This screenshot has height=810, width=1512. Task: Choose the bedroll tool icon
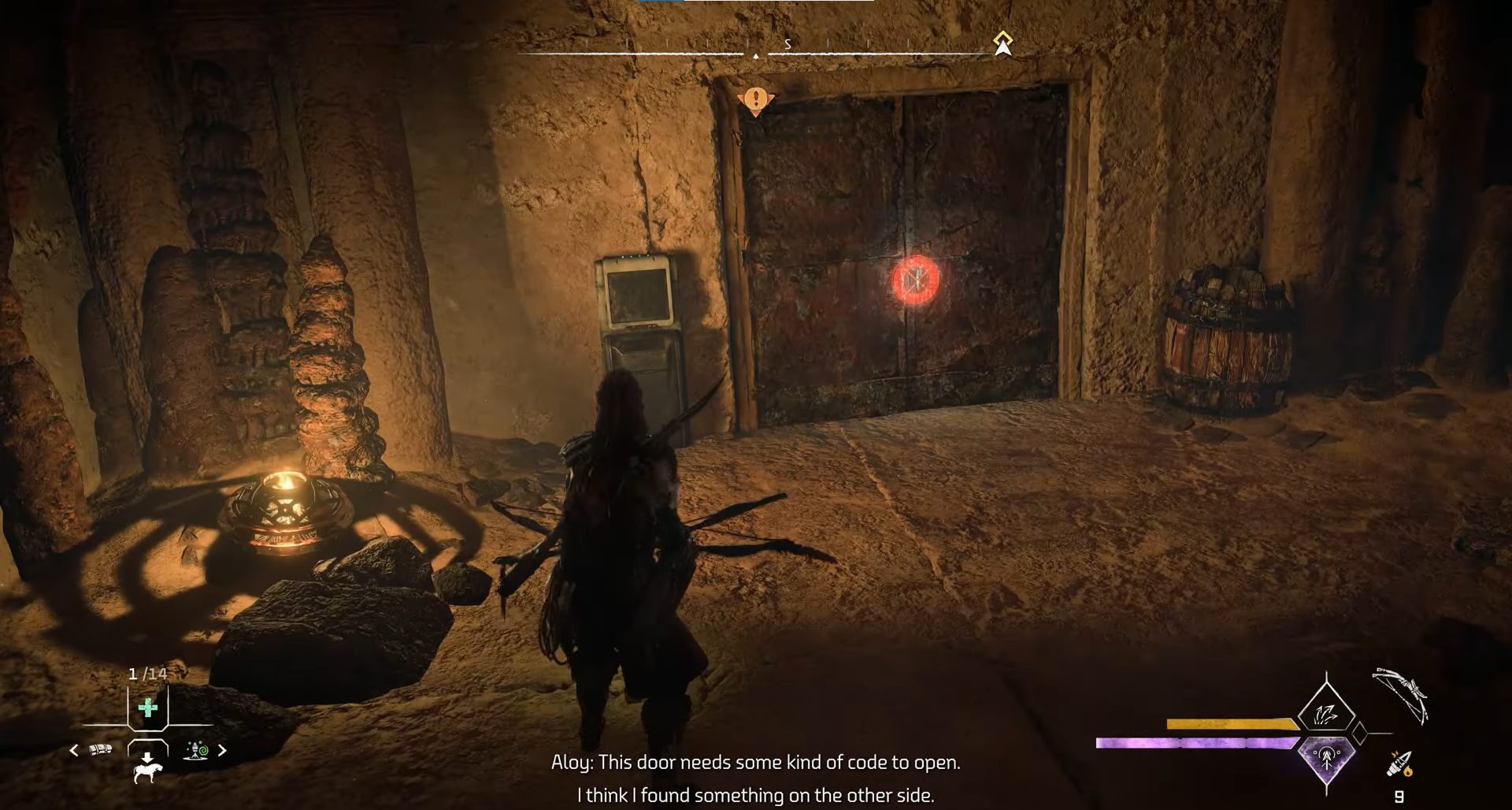pyautogui.click(x=101, y=750)
